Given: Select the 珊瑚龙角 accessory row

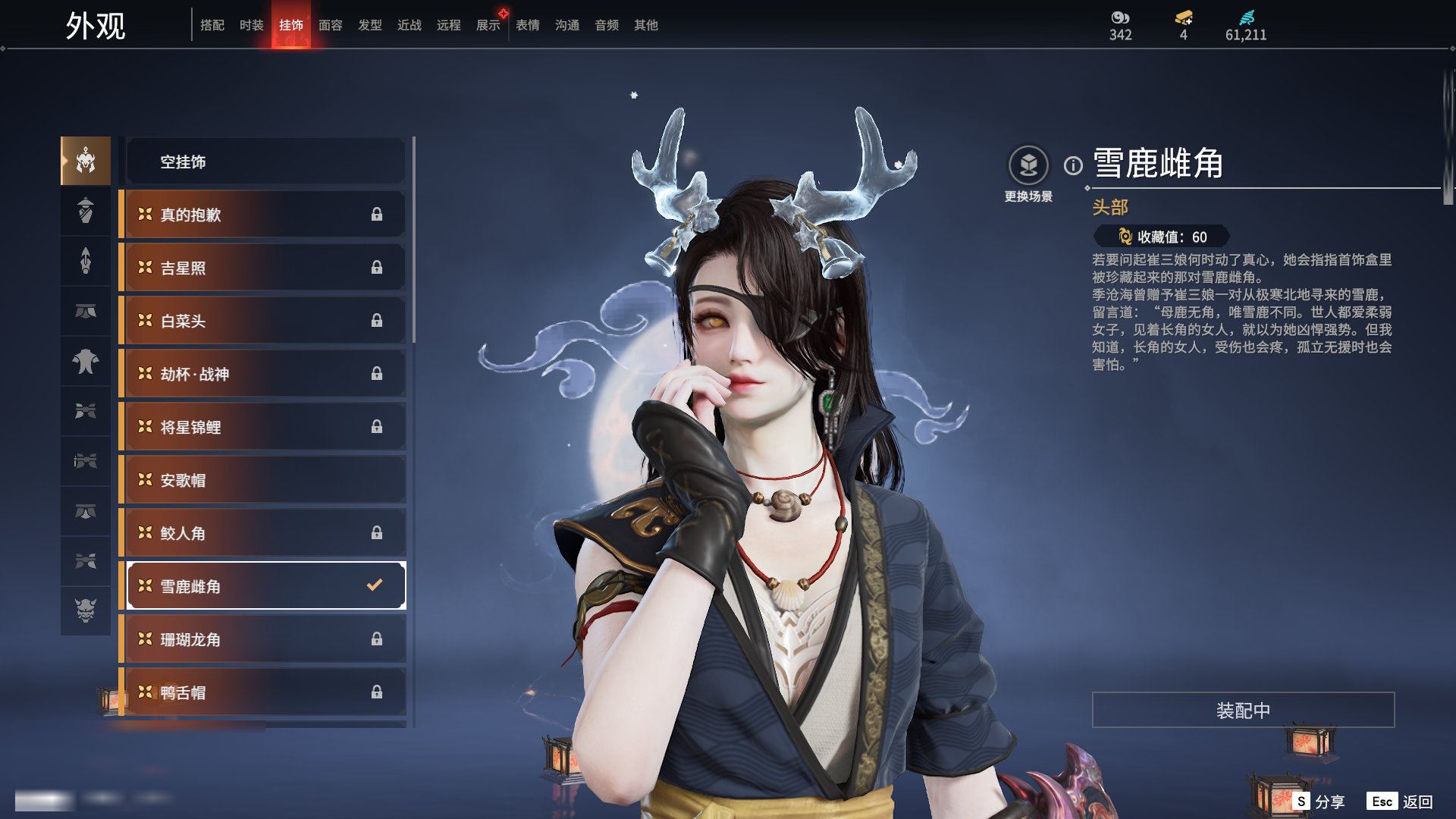Looking at the screenshot, I should 265,639.
